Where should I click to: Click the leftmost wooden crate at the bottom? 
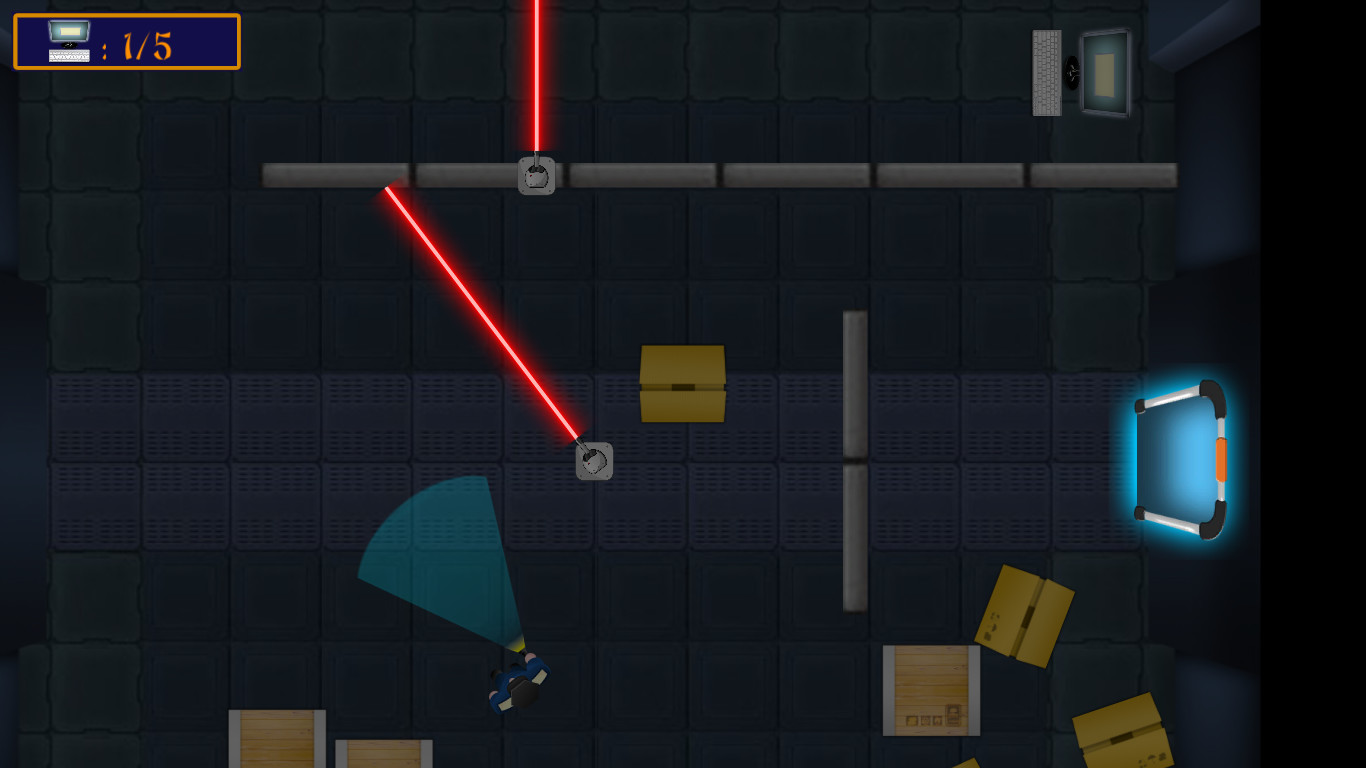tap(277, 740)
